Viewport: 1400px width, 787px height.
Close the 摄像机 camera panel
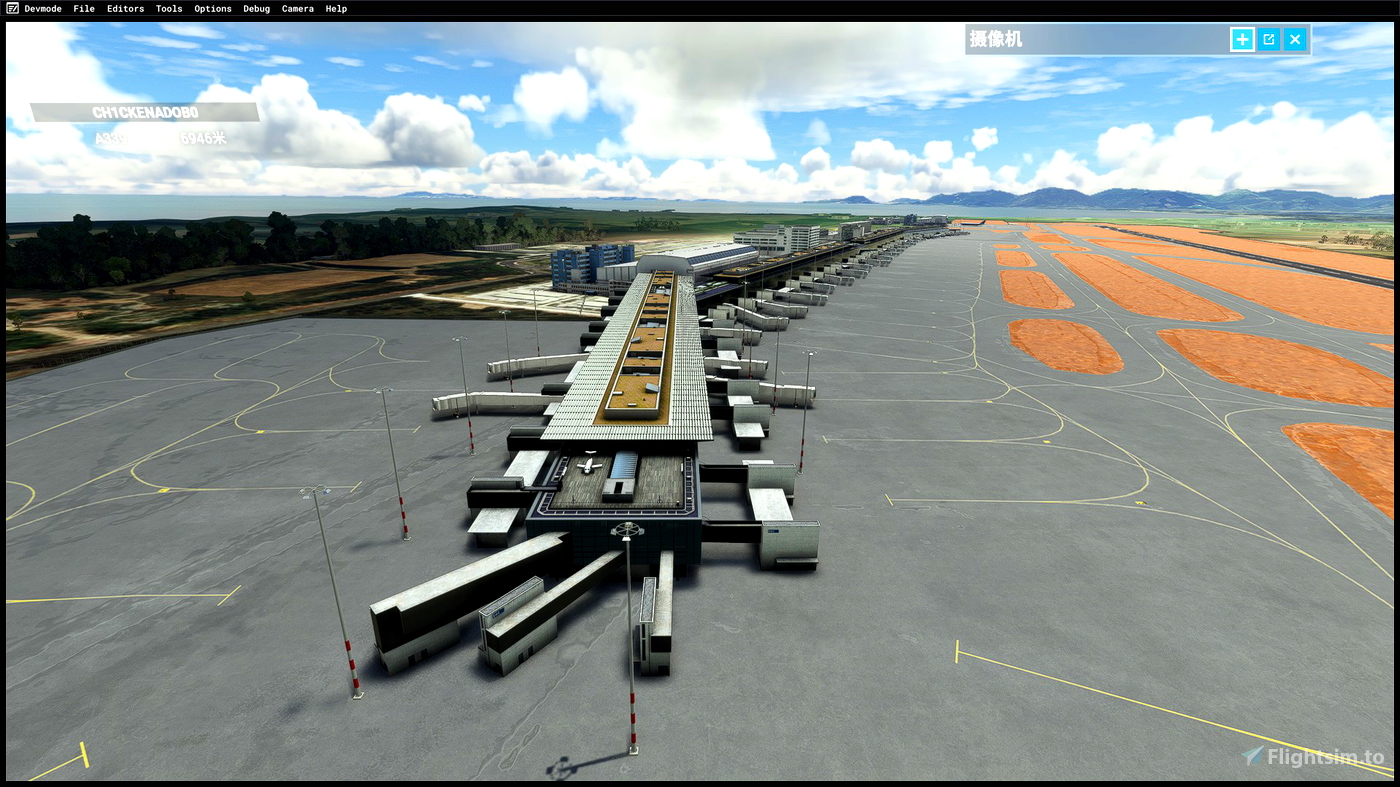tap(1294, 38)
